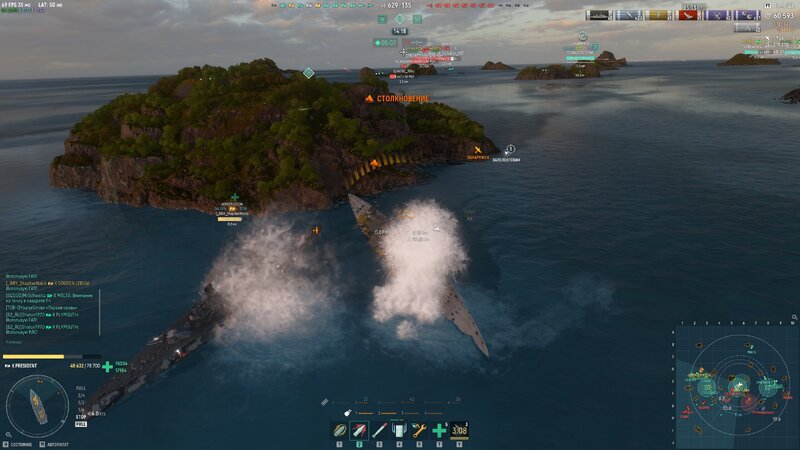Open the Состояние status panel
The height and width of the screenshot is (450, 800).
click(18, 444)
